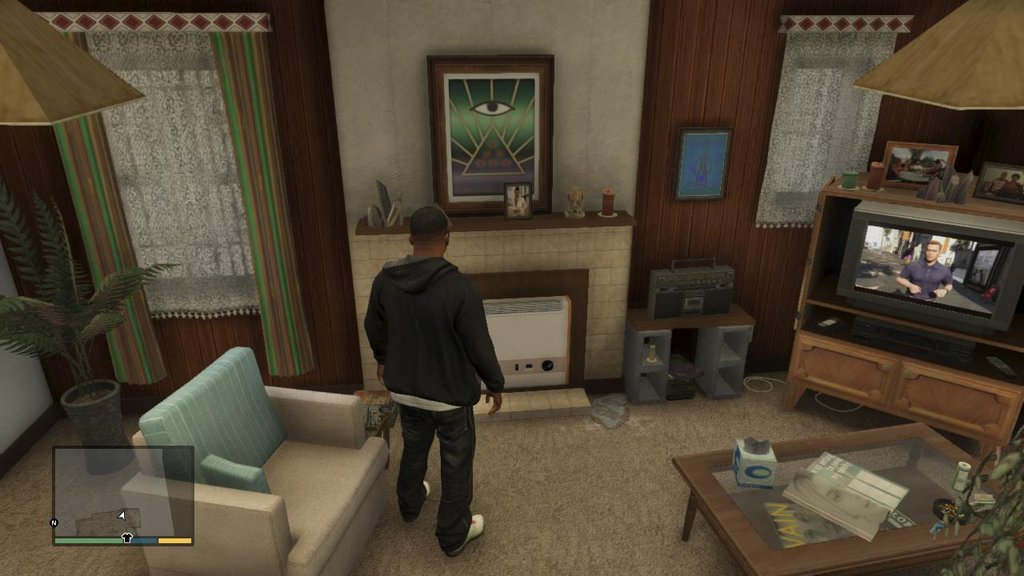Click the white player arrow on minimap
Screen dimensions: 1024x576
tap(121, 515)
